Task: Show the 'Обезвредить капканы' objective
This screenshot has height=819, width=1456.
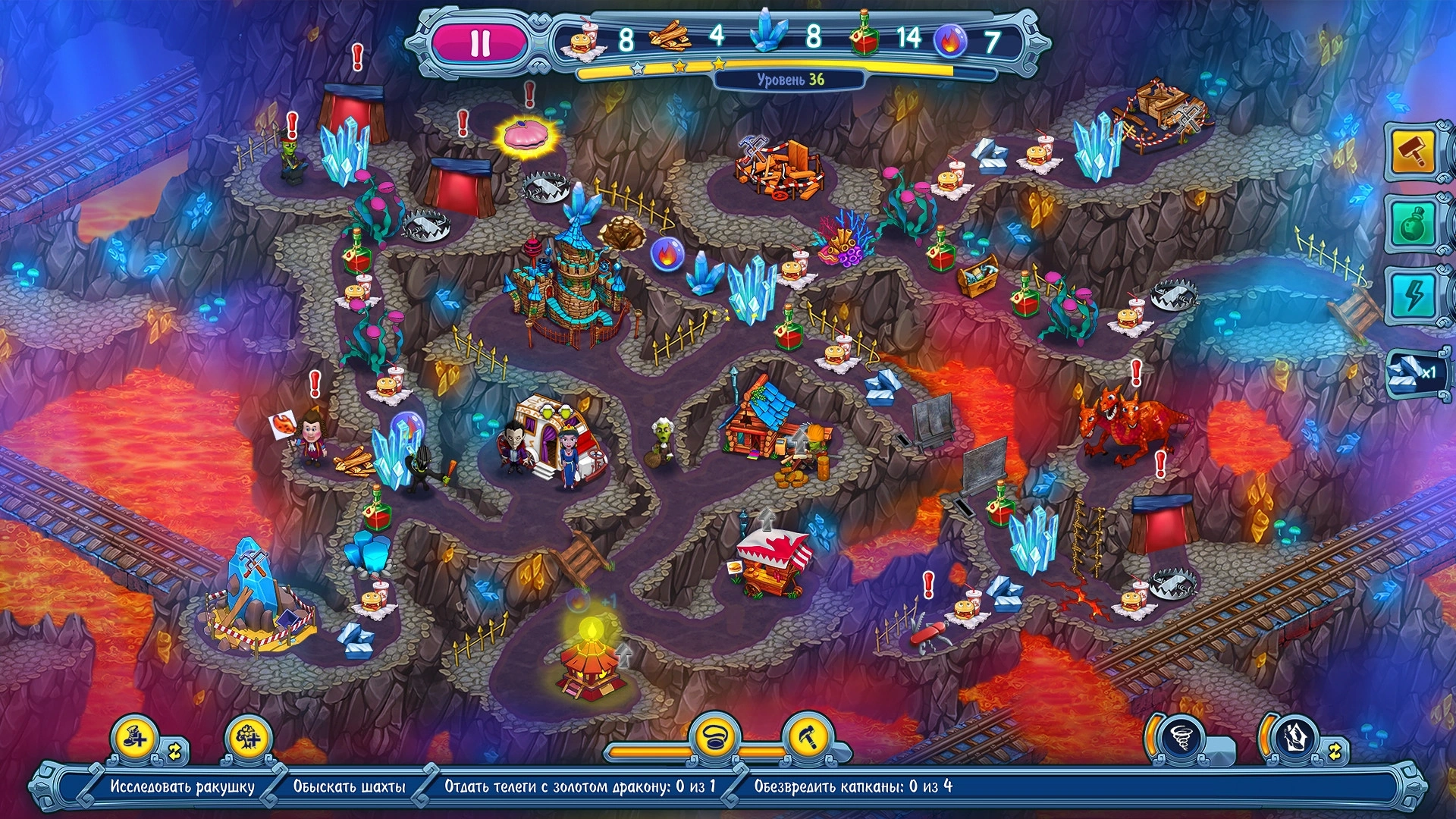Action: pos(853,786)
